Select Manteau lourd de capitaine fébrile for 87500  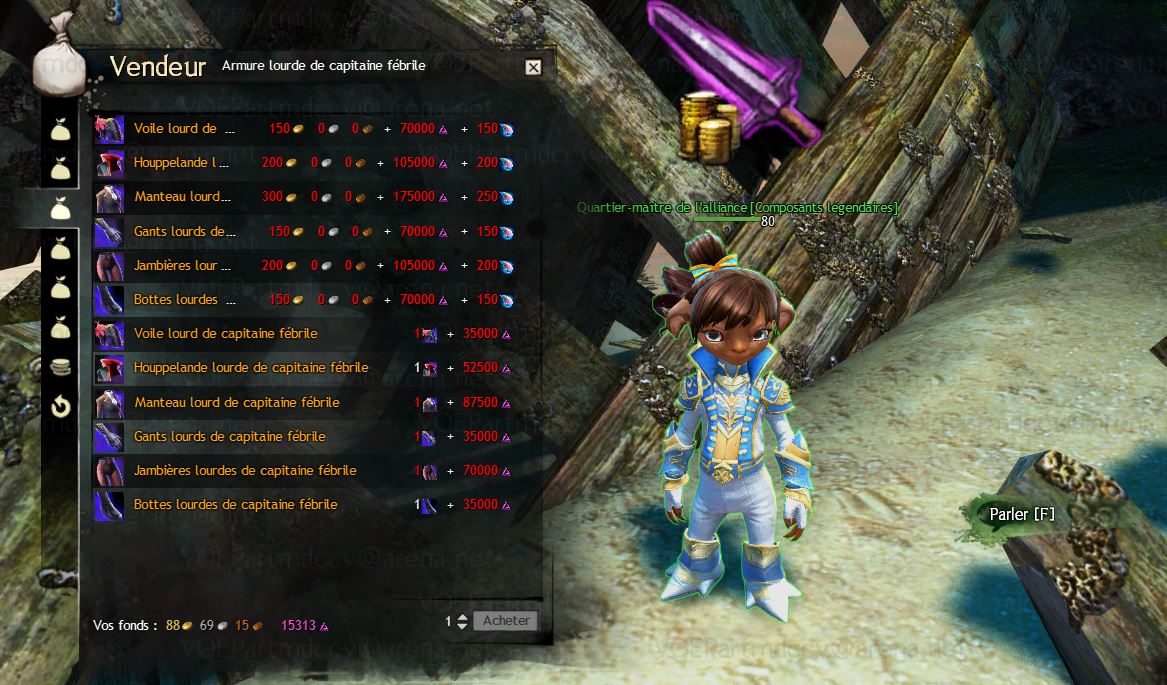[236, 402]
